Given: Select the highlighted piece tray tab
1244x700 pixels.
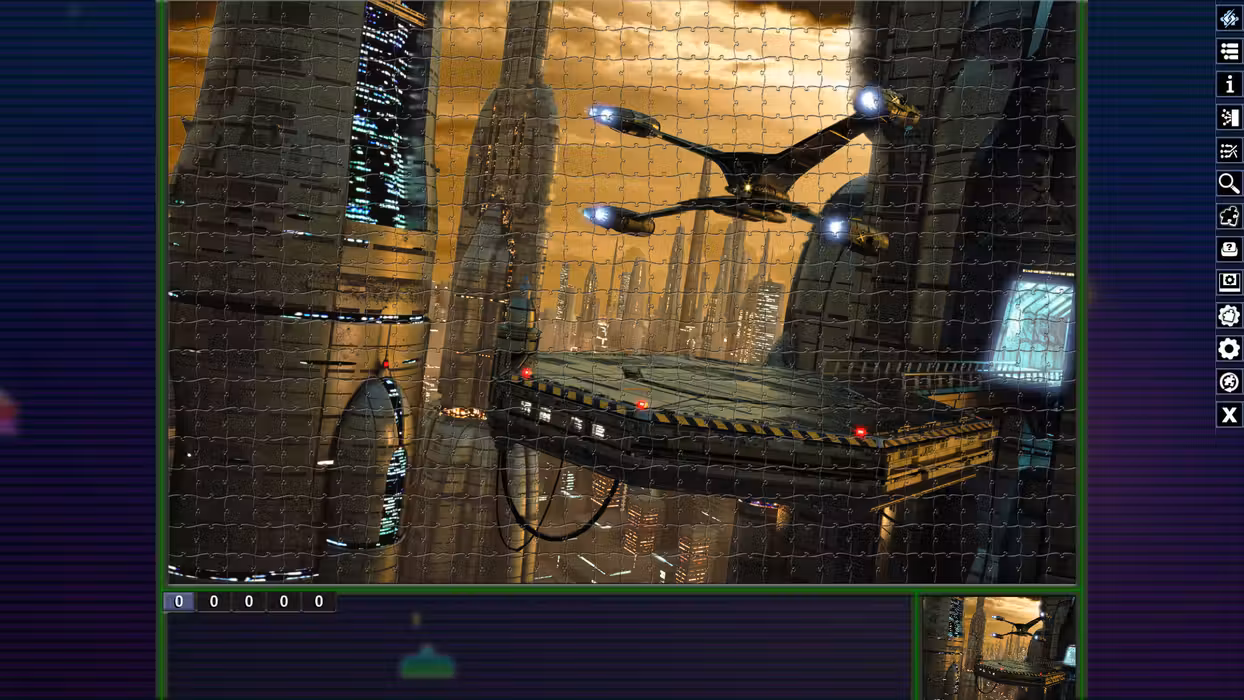Looking at the screenshot, I should [179, 601].
